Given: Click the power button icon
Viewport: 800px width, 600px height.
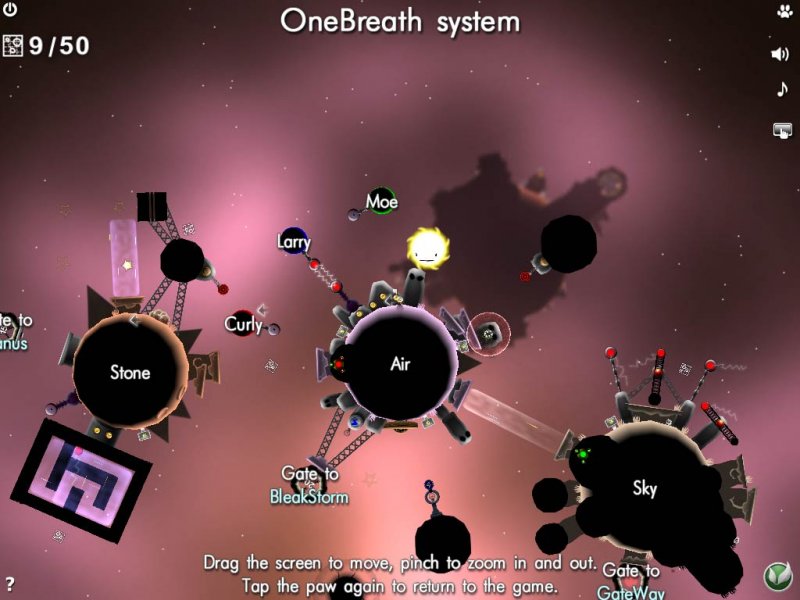Looking at the screenshot, I should [11, 11].
